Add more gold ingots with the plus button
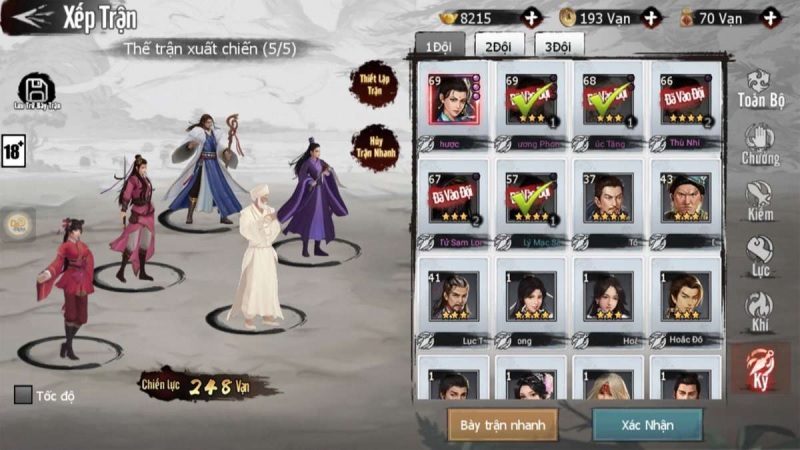 pos(532,17)
